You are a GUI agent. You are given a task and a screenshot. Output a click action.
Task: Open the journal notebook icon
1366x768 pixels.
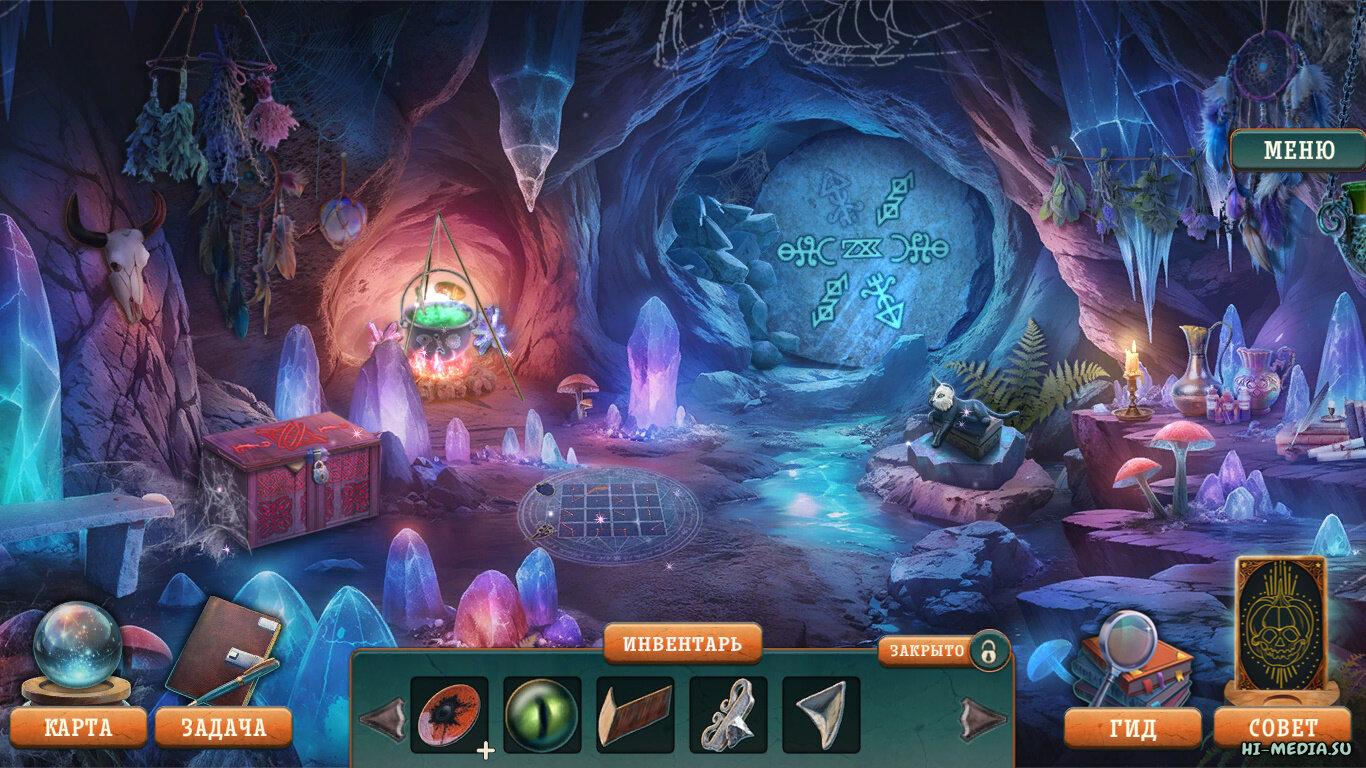pos(222,650)
